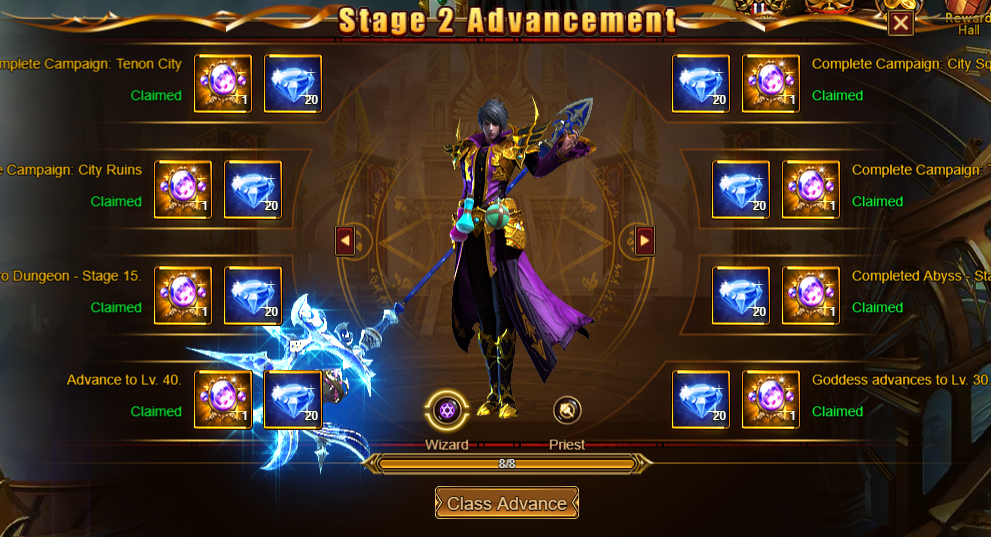Check the Advance to Lv. 40 orb reward

(x=223, y=400)
